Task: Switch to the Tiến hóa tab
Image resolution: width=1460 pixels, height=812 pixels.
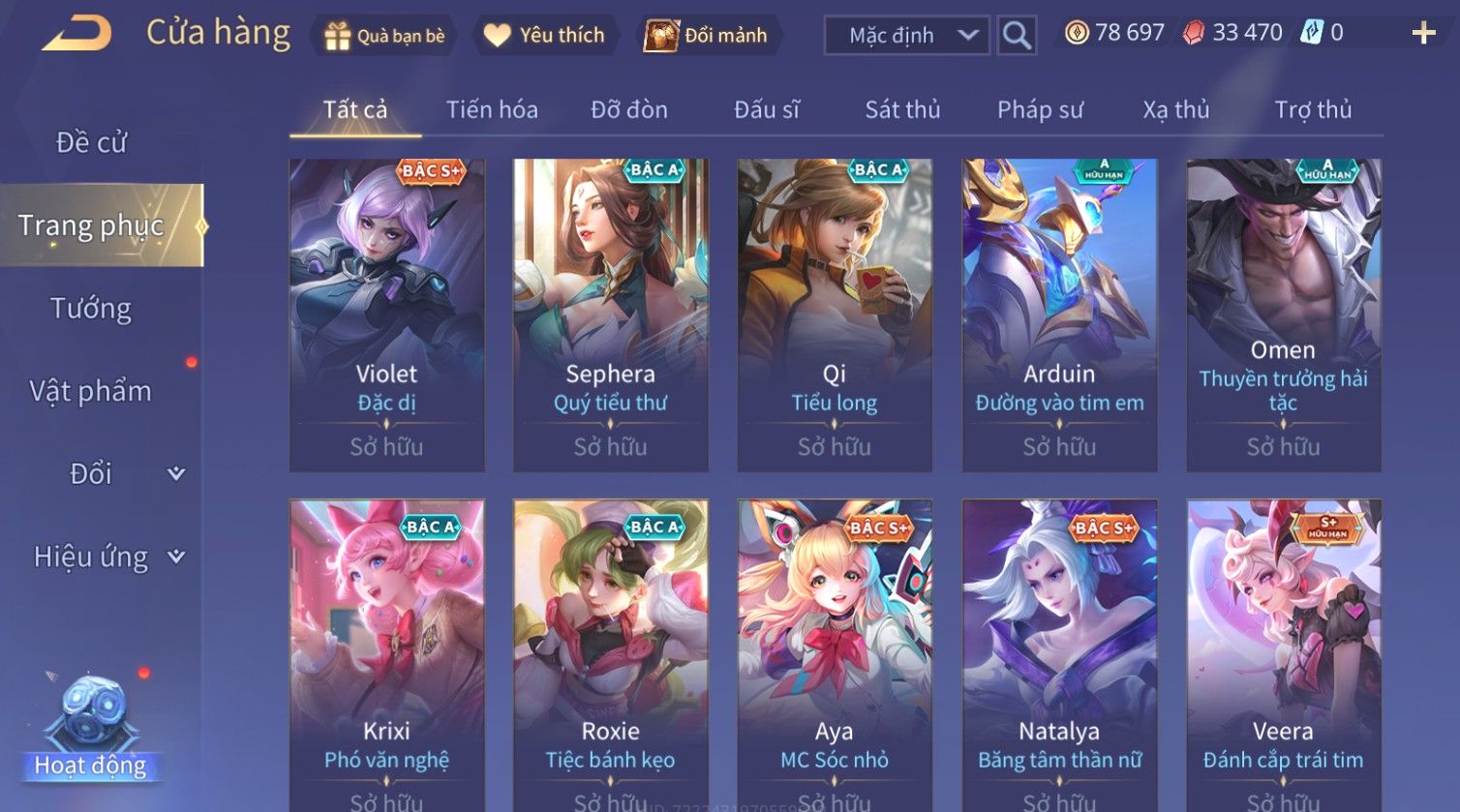Action: tap(492, 110)
